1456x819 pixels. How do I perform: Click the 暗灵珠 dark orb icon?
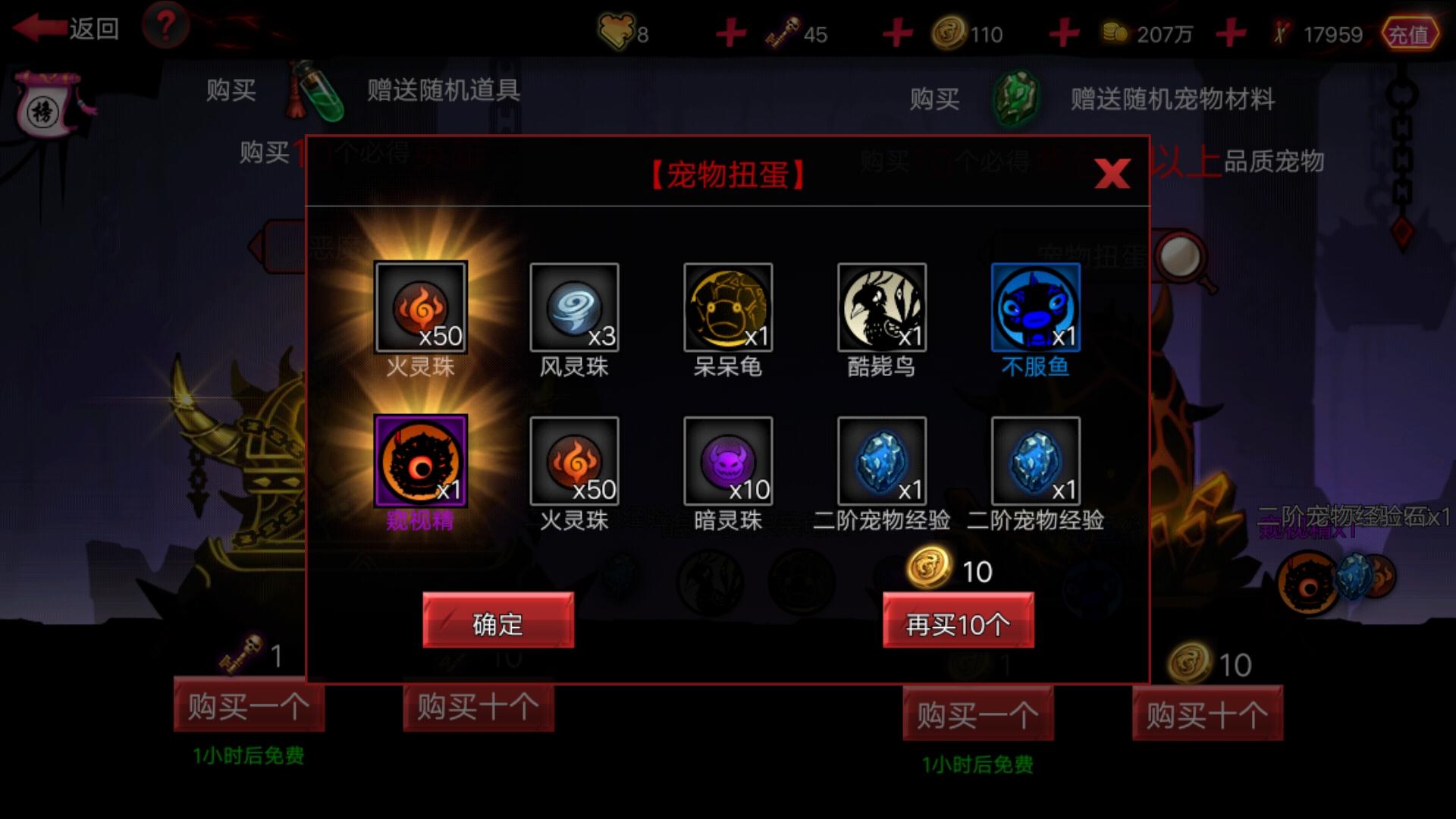[728, 460]
